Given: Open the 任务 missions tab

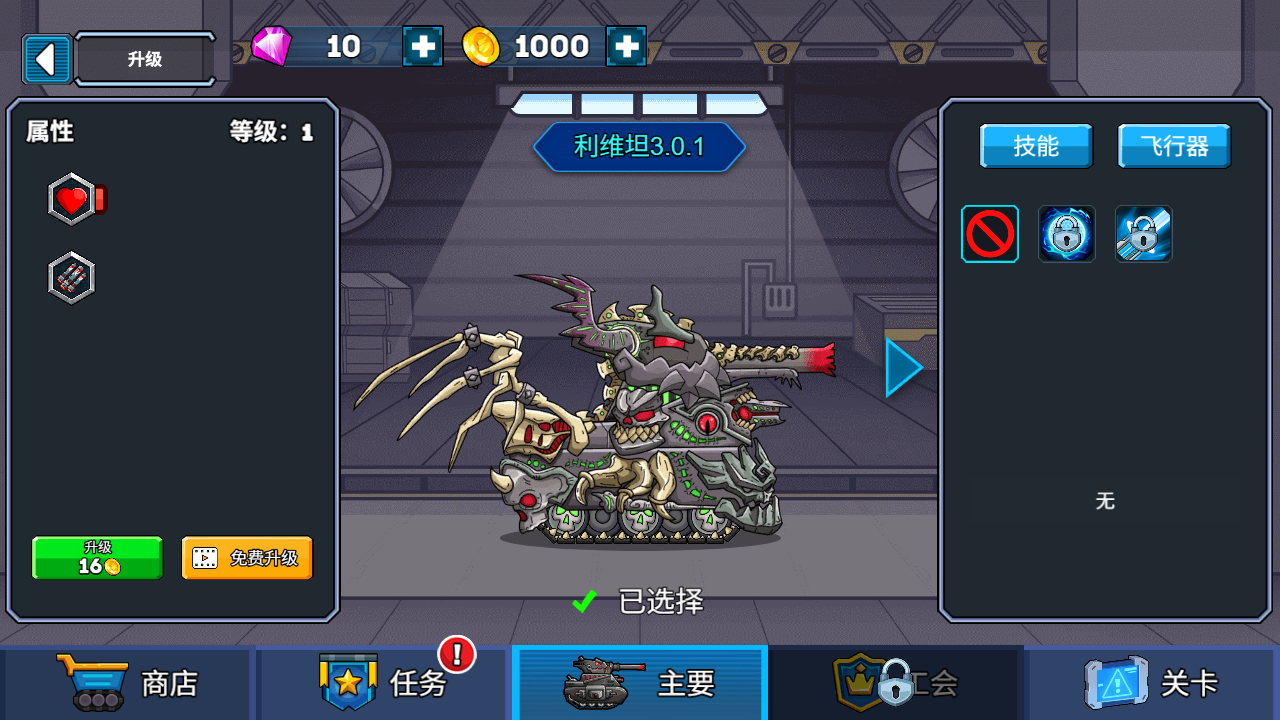Looking at the screenshot, I should pyautogui.click(x=384, y=683).
